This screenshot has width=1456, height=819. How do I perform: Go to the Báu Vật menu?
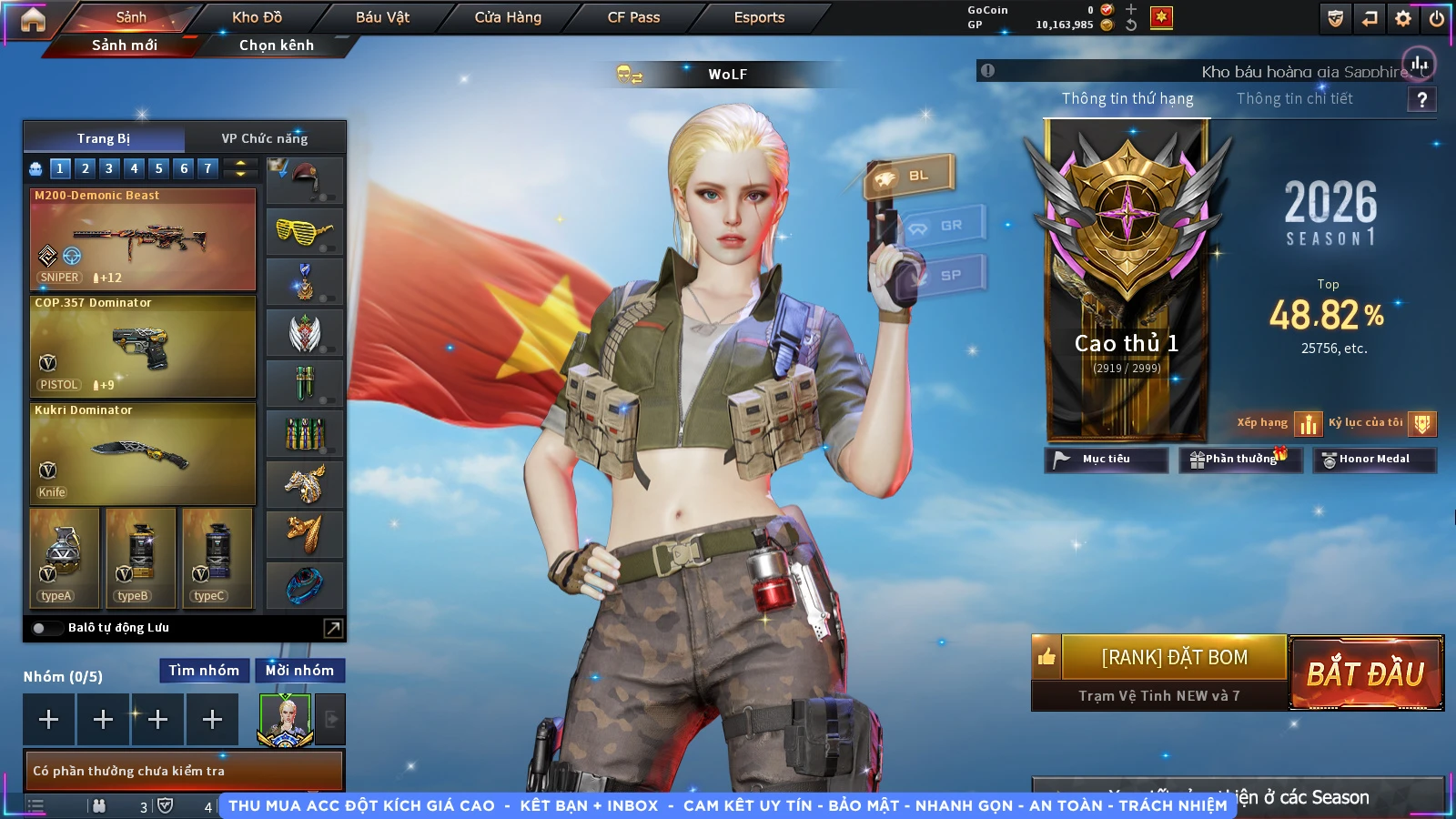pyautogui.click(x=382, y=17)
